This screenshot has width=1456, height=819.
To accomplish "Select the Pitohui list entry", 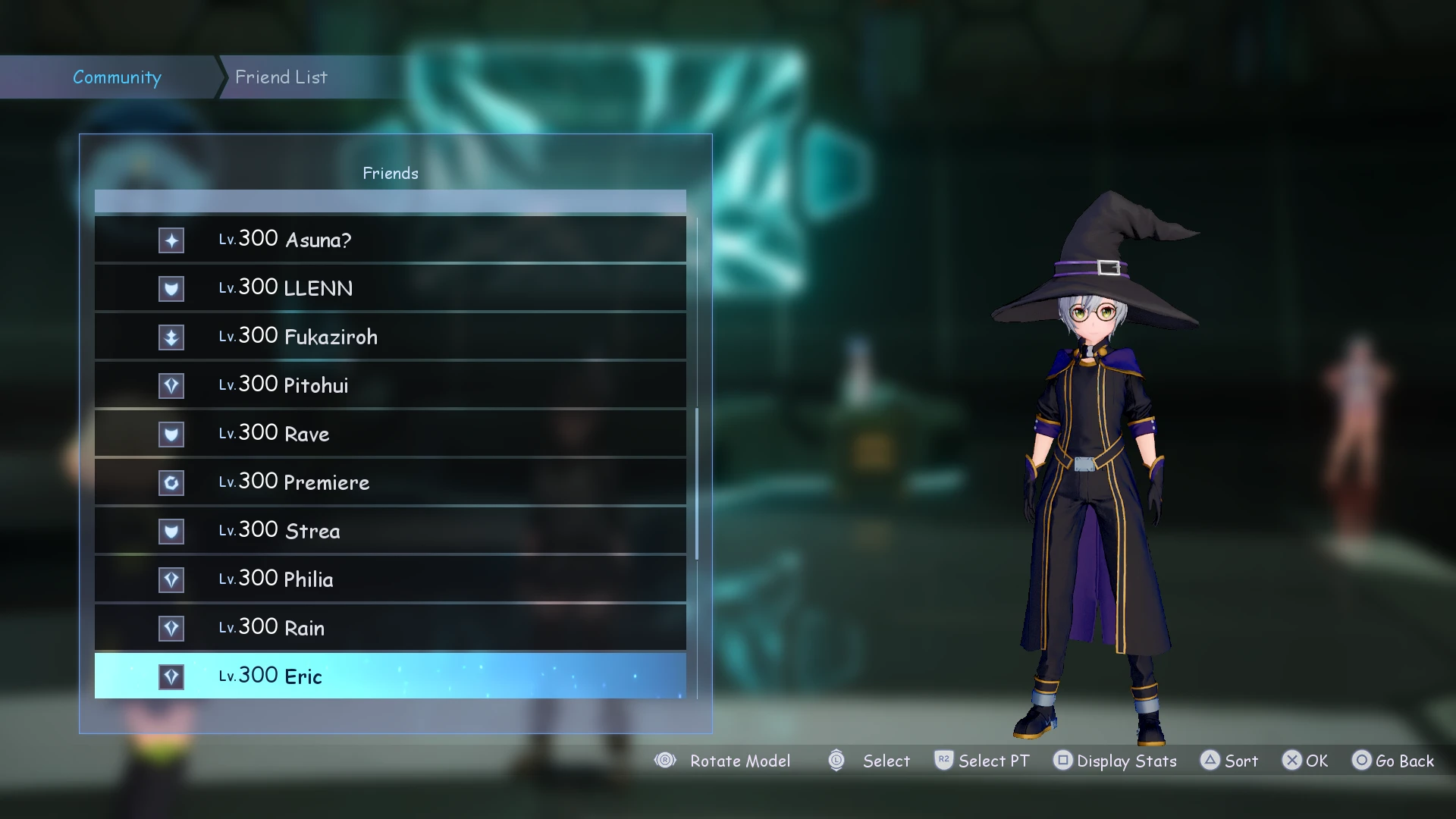I will [x=390, y=385].
